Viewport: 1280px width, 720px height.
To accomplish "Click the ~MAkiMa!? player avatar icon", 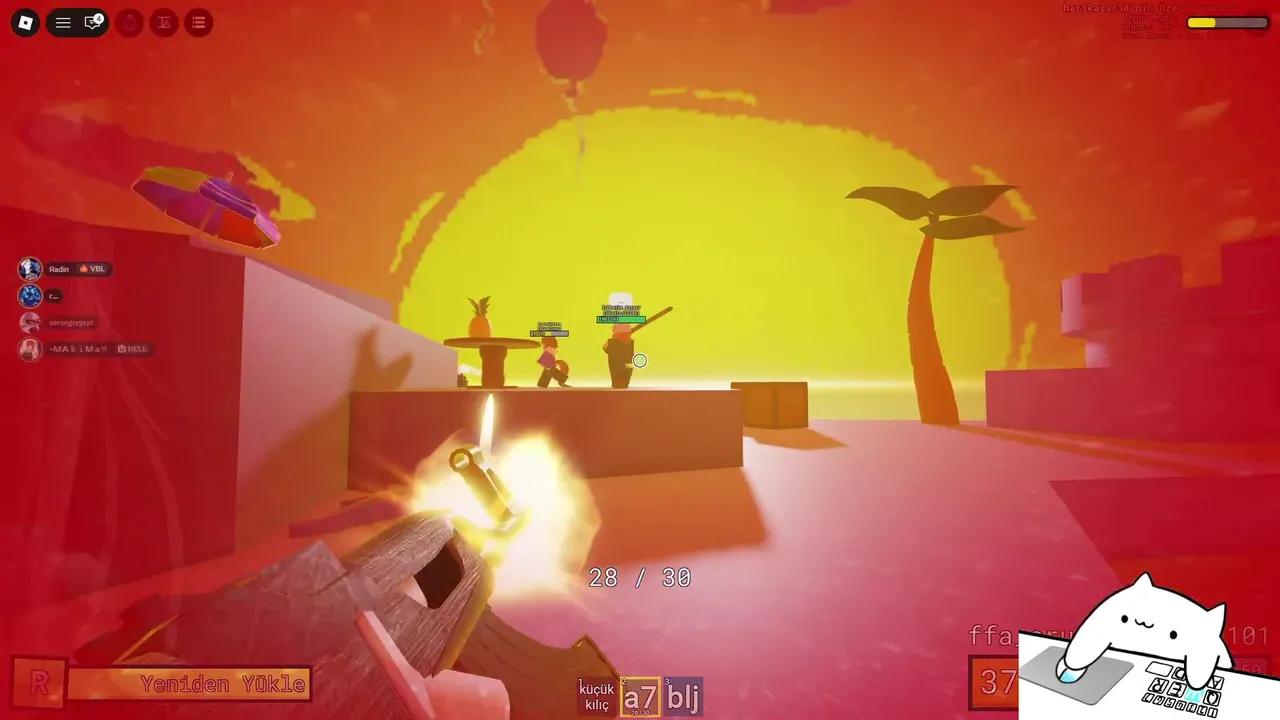I will (29, 348).
